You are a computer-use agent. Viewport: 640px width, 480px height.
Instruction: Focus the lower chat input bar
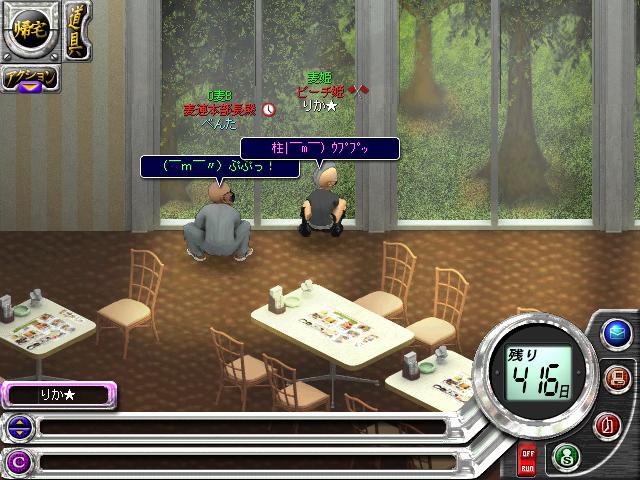tap(240, 462)
